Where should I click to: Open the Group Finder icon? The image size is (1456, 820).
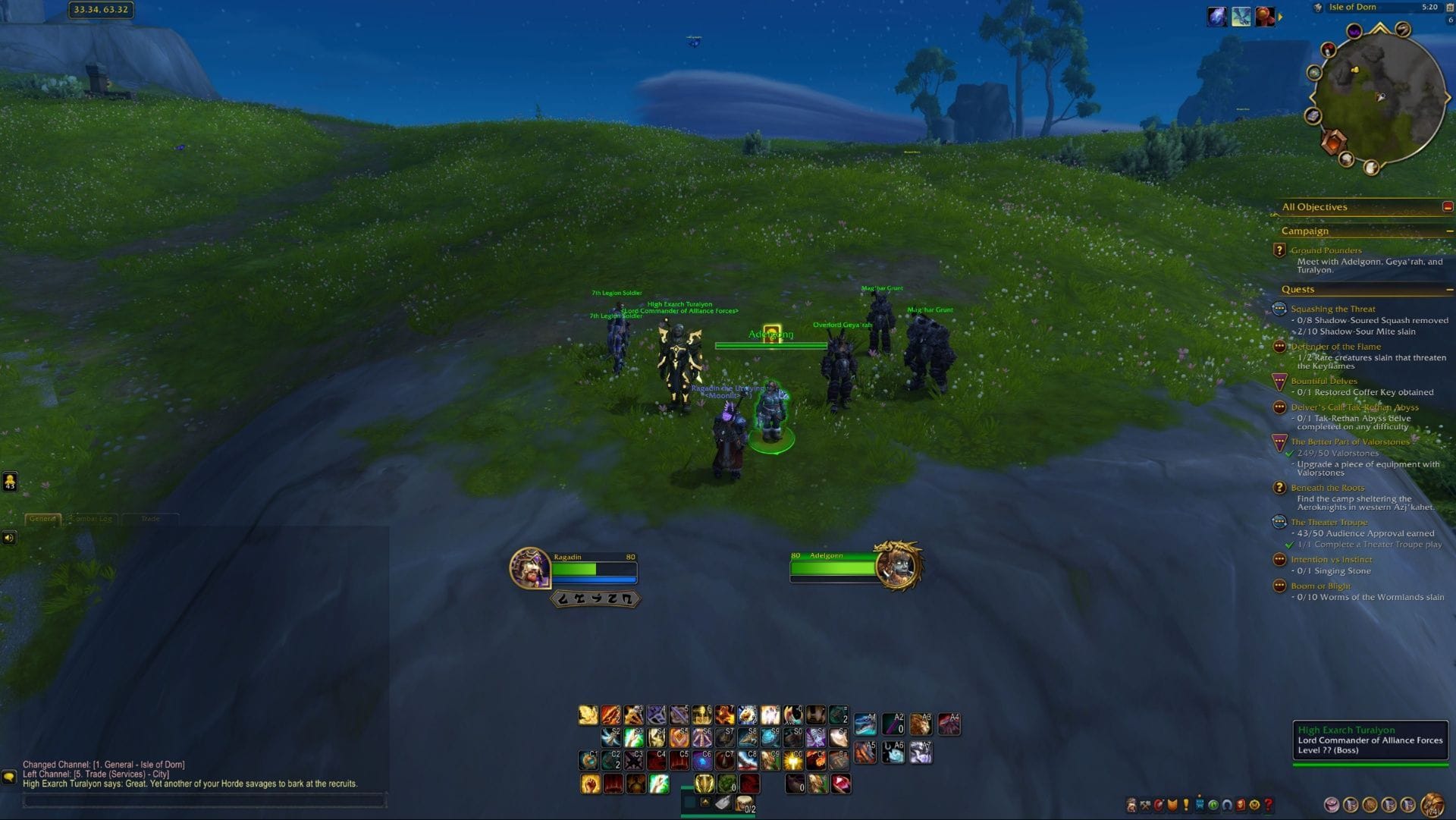1216,805
